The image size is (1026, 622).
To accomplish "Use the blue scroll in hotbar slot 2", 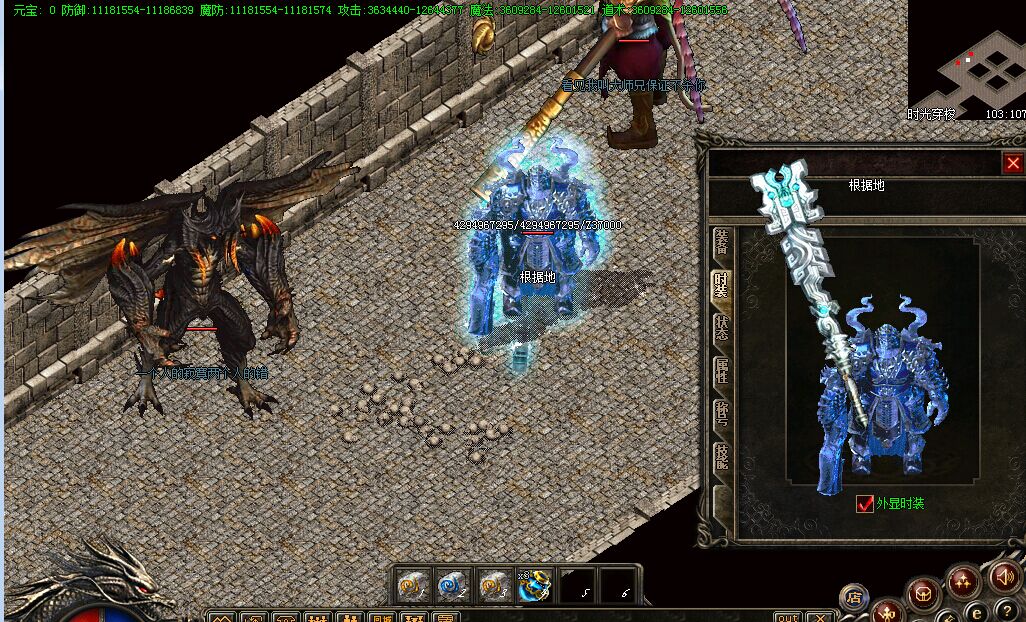I will pos(452,585).
